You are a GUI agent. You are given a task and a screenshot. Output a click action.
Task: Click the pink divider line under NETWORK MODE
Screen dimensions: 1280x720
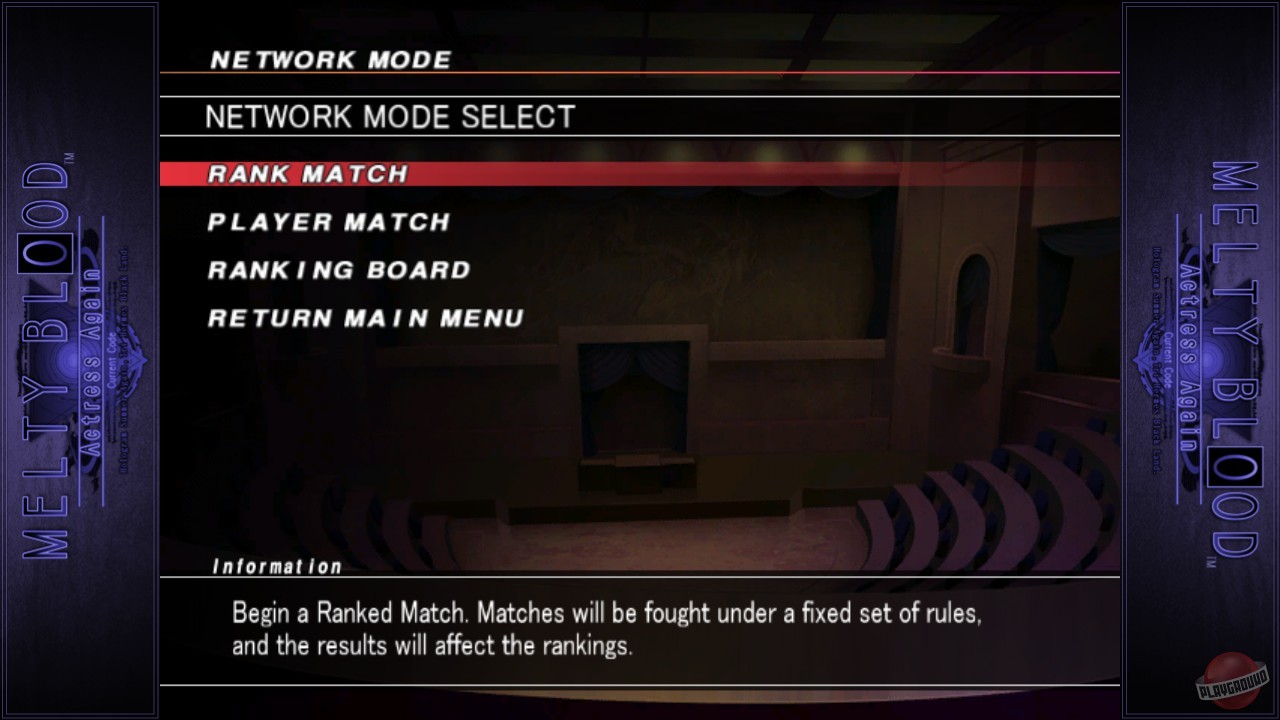640,74
